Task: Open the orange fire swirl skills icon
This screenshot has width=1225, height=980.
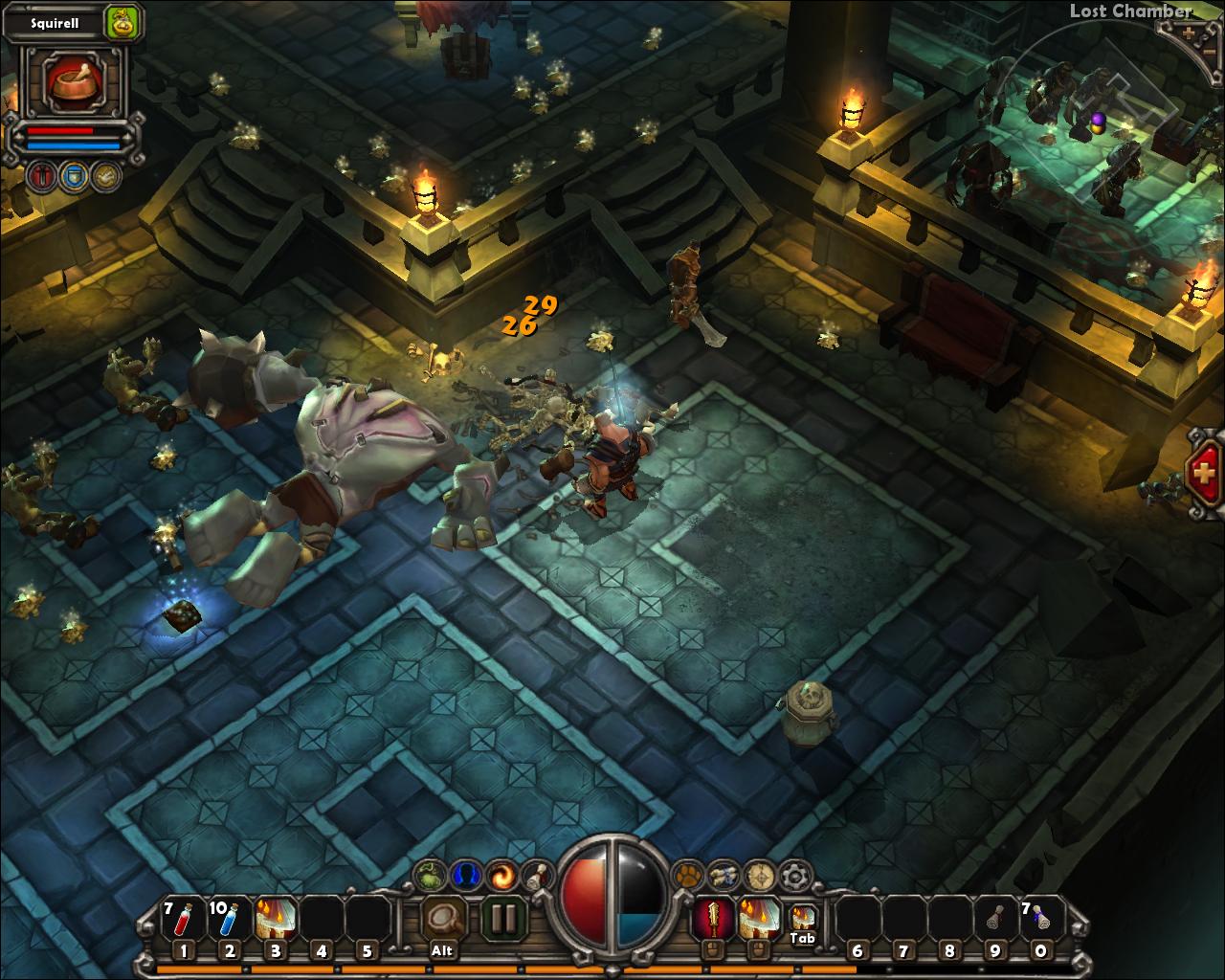Action: (501, 874)
